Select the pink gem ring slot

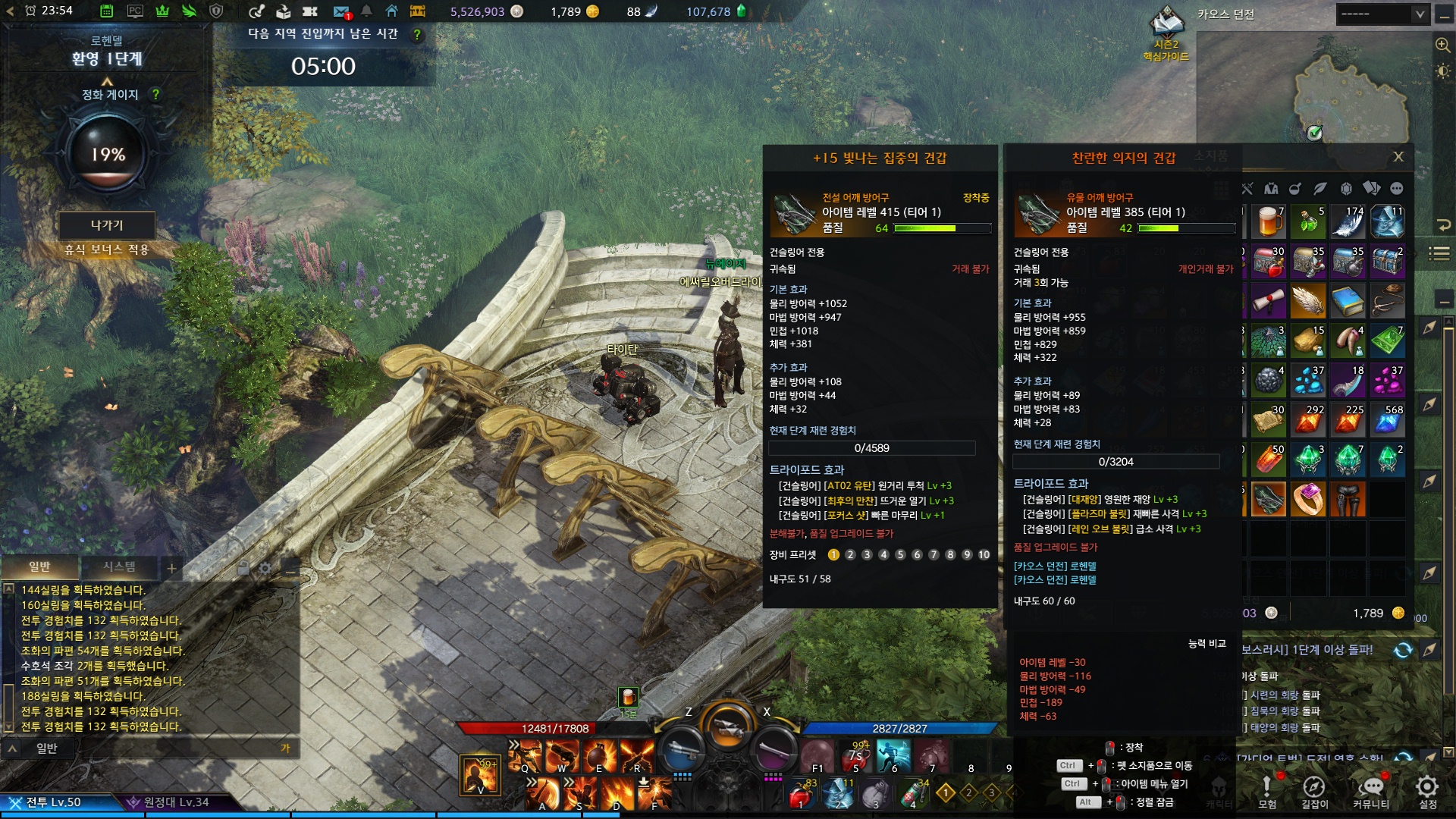coord(1308,500)
